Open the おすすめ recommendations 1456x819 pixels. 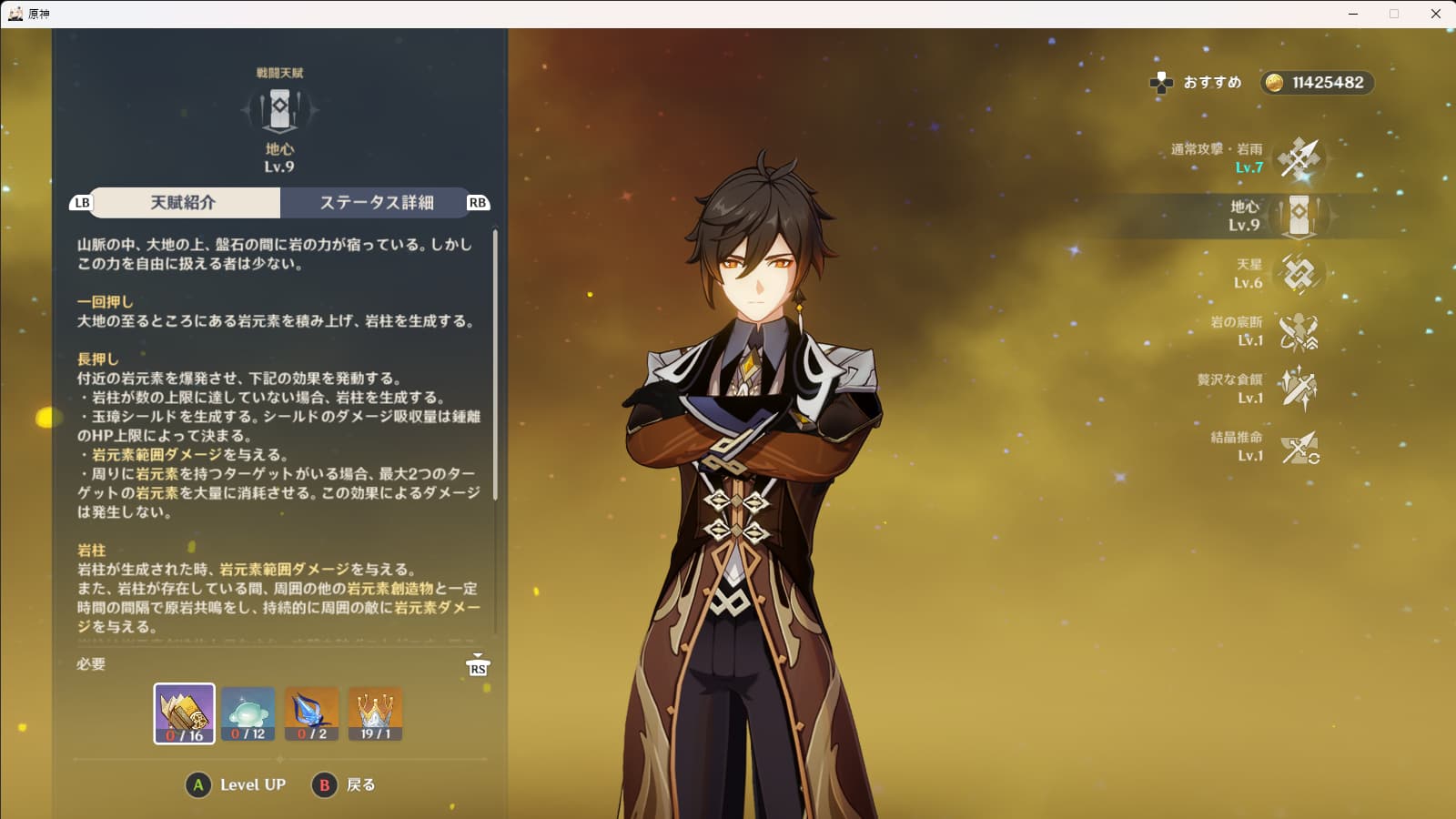(1196, 83)
